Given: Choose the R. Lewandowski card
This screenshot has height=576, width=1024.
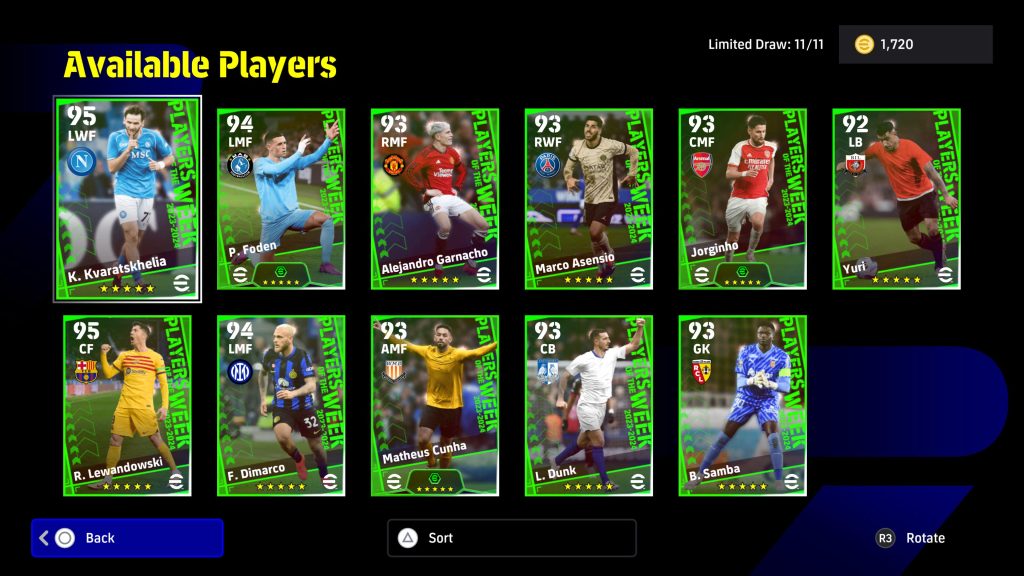Looking at the screenshot, I should point(127,405).
